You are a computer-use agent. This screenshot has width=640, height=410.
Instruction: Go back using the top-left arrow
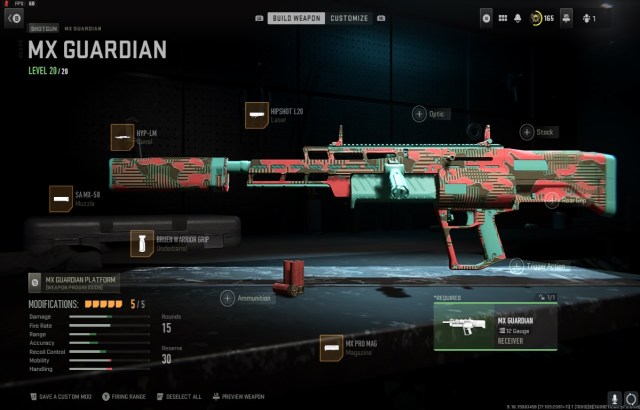(x=14, y=18)
